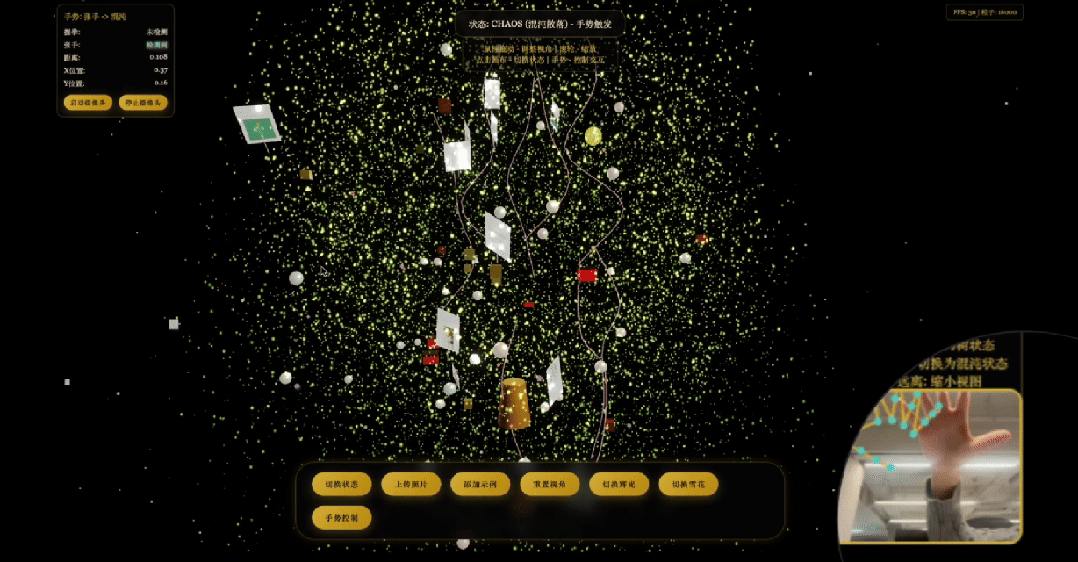Select the 添加示例 (add example) button
This screenshot has width=1078, height=562.
click(x=480, y=485)
